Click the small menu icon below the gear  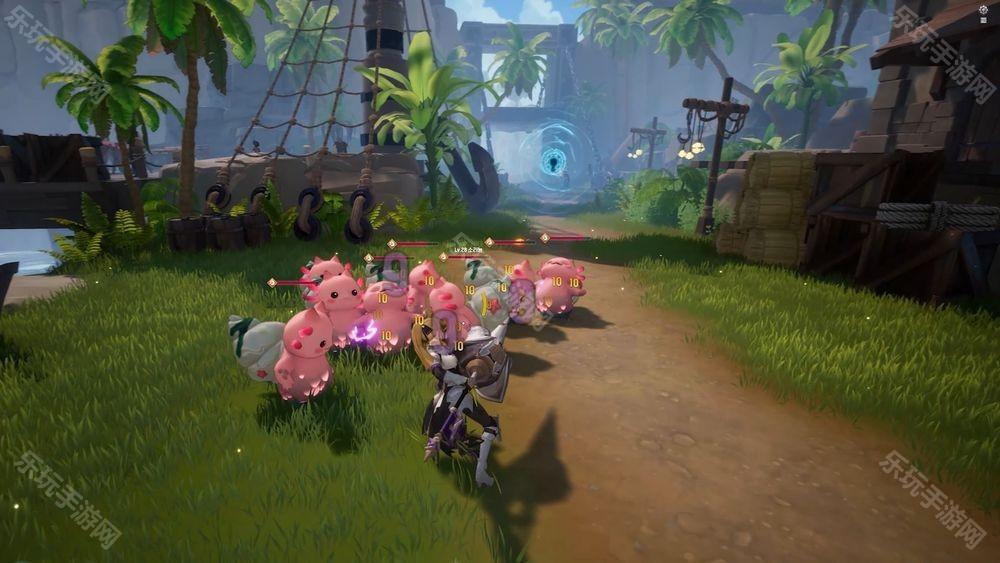pos(983,21)
